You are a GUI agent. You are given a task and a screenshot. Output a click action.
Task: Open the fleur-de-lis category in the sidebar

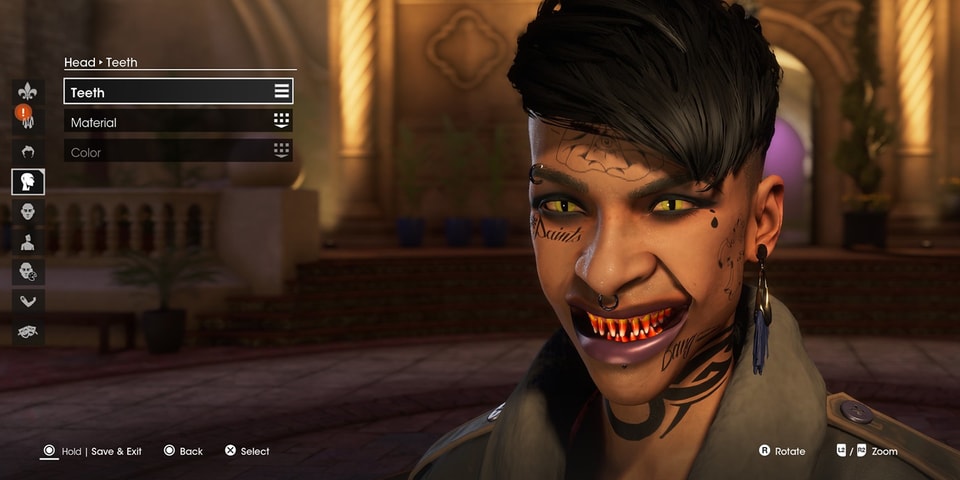click(x=28, y=91)
